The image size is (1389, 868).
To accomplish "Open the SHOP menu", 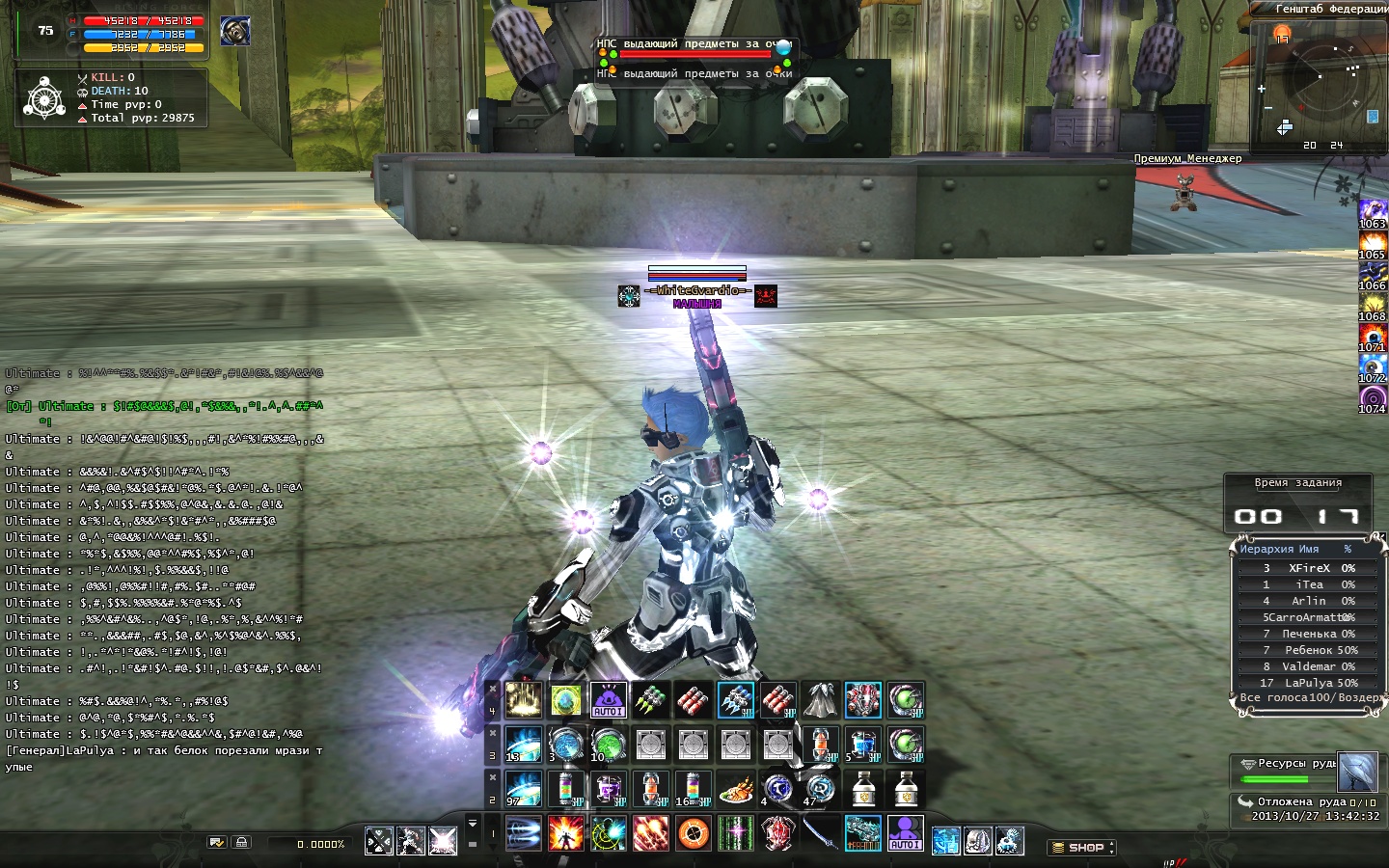I will point(1081,848).
